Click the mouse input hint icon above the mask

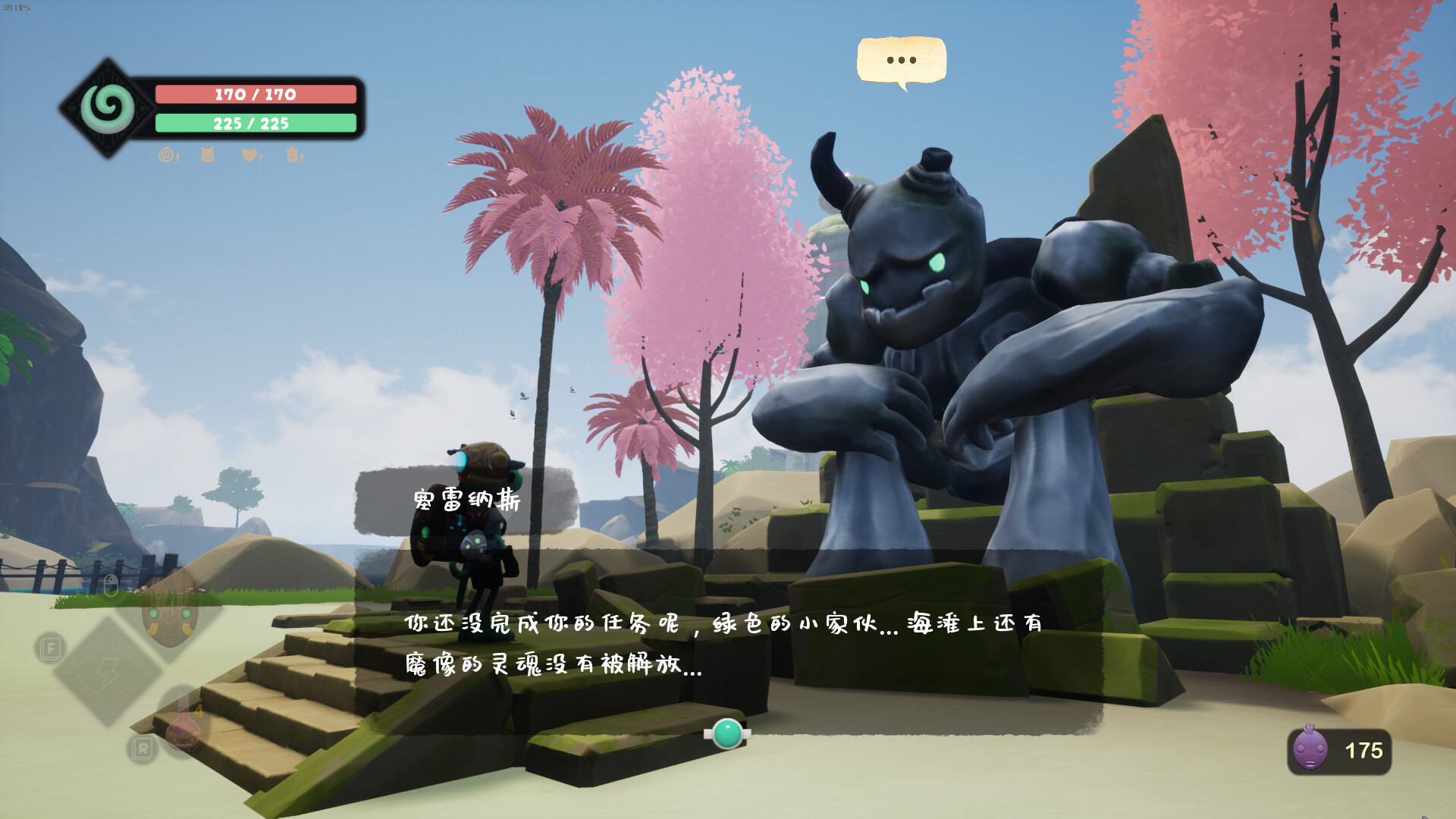[x=111, y=584]
